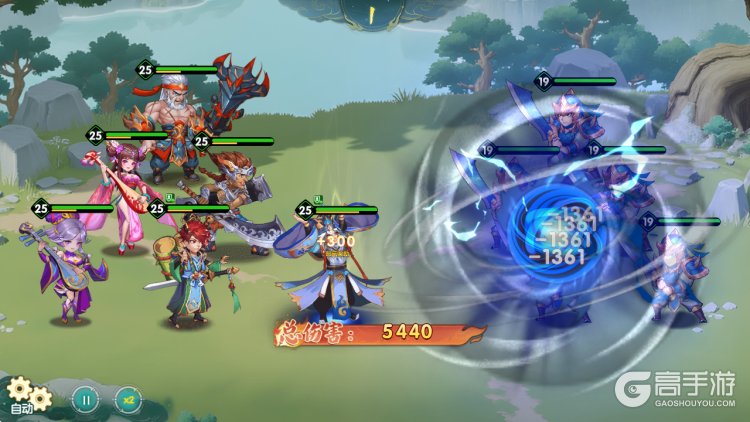The height and width of the screenshot is (422, 750).
Task: Toggle the x2 battle speed
Action: pyautogui.click(x=129, y=399)
